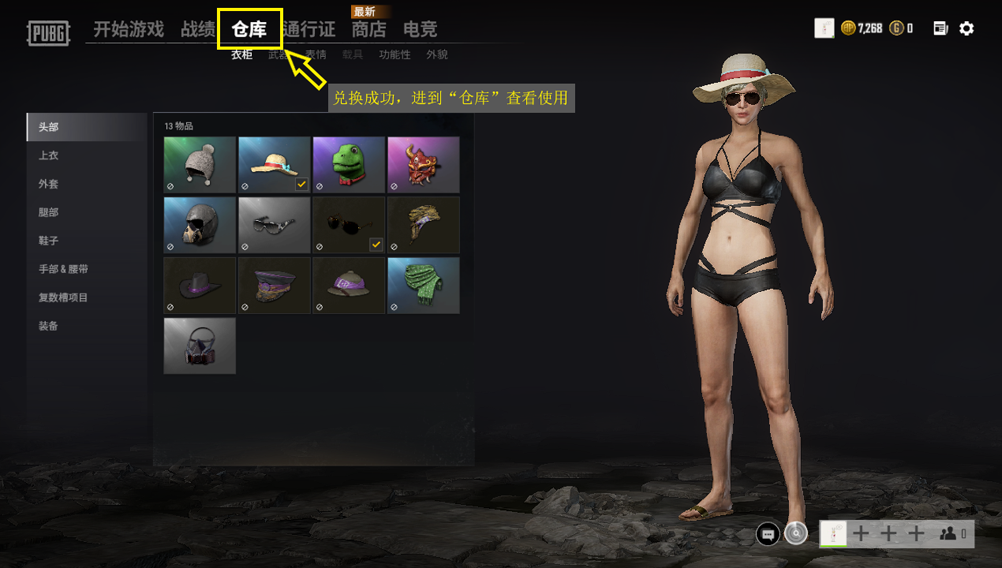This screenshot has width=1002, height=568.
Task: Open the chat bubble button
Action: pyautogui.click(x=768, y=534)
